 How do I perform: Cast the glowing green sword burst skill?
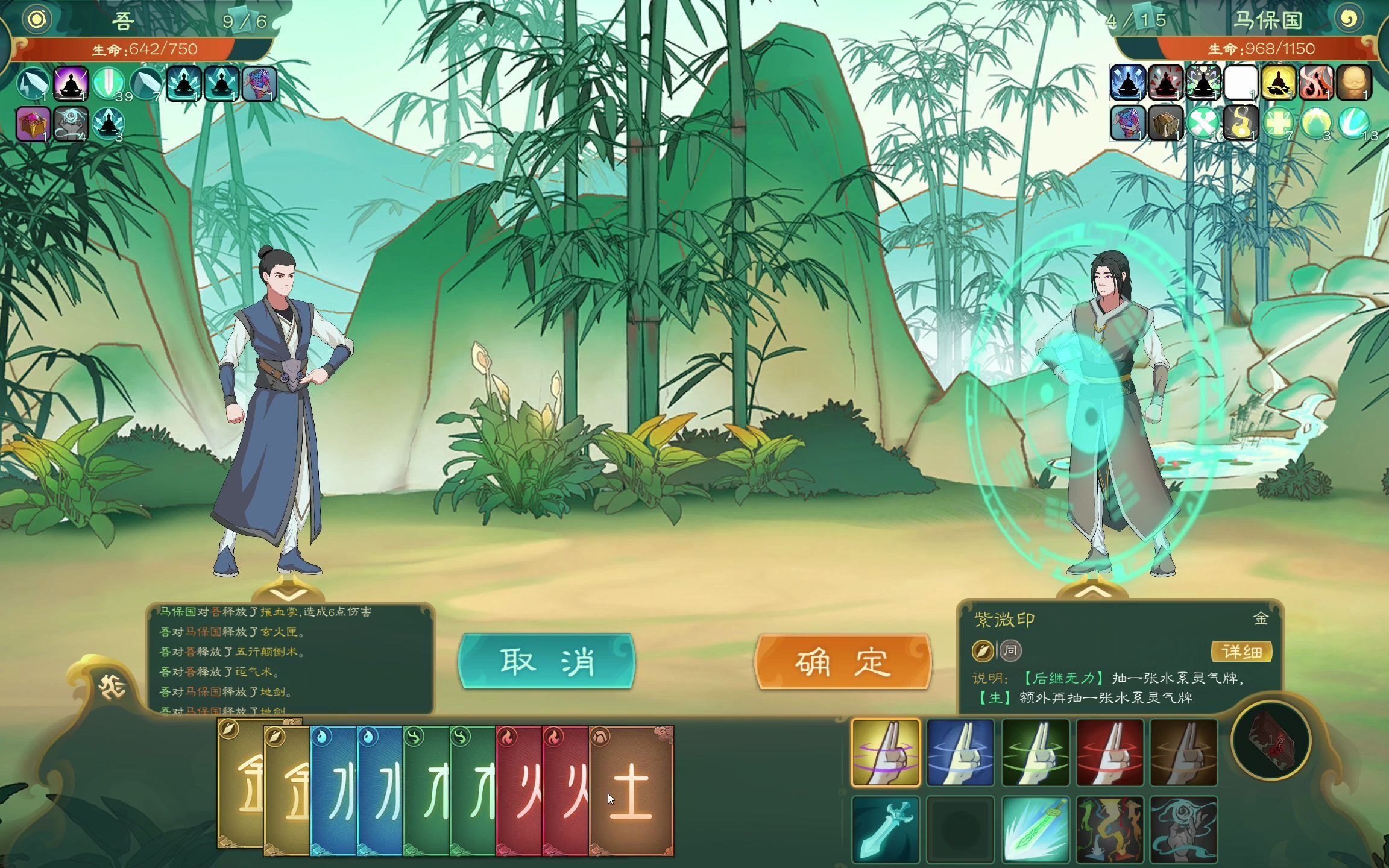point(1035,829)
